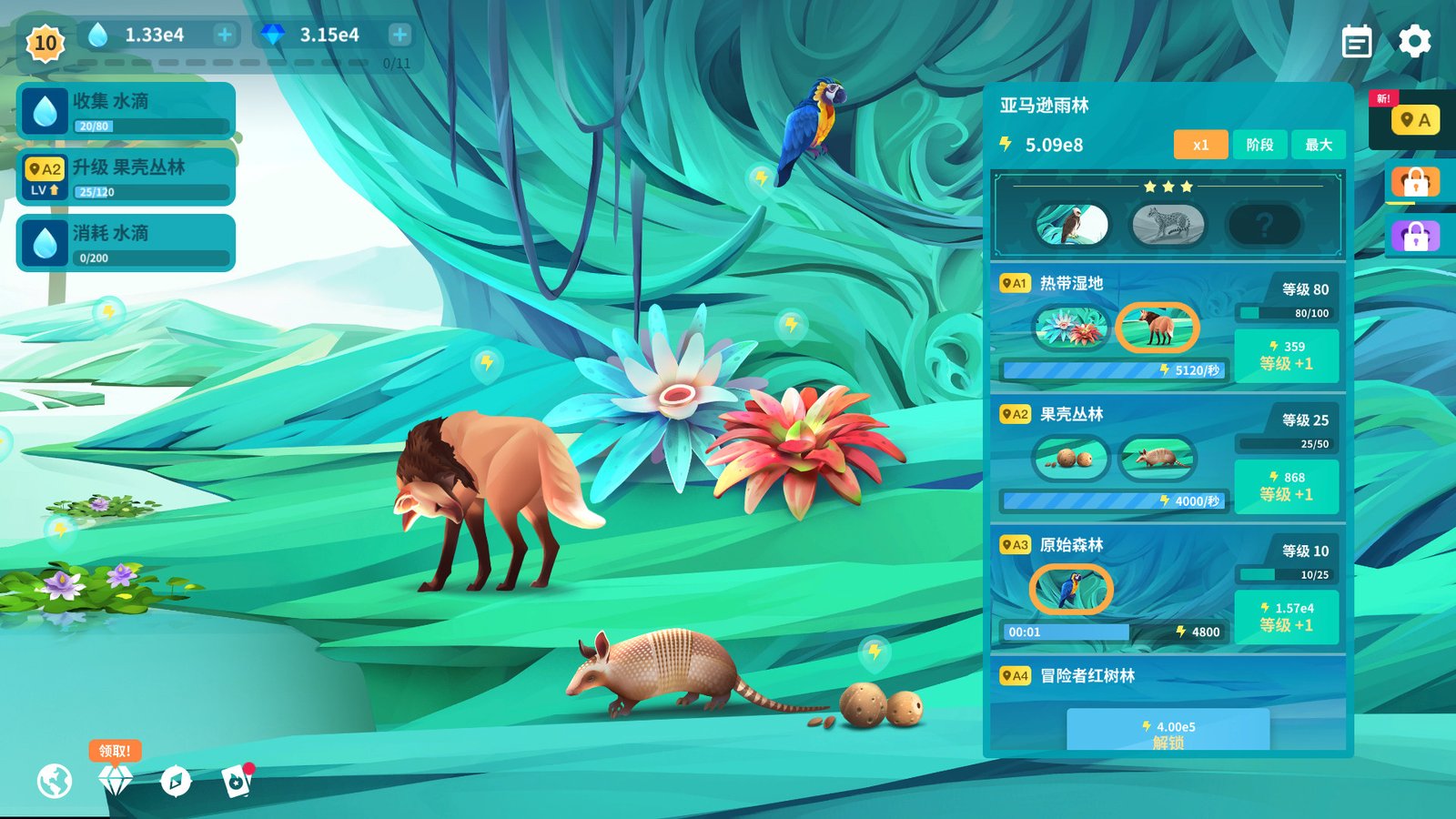Select the 最大 upgrade mode

coord(1318,145)
